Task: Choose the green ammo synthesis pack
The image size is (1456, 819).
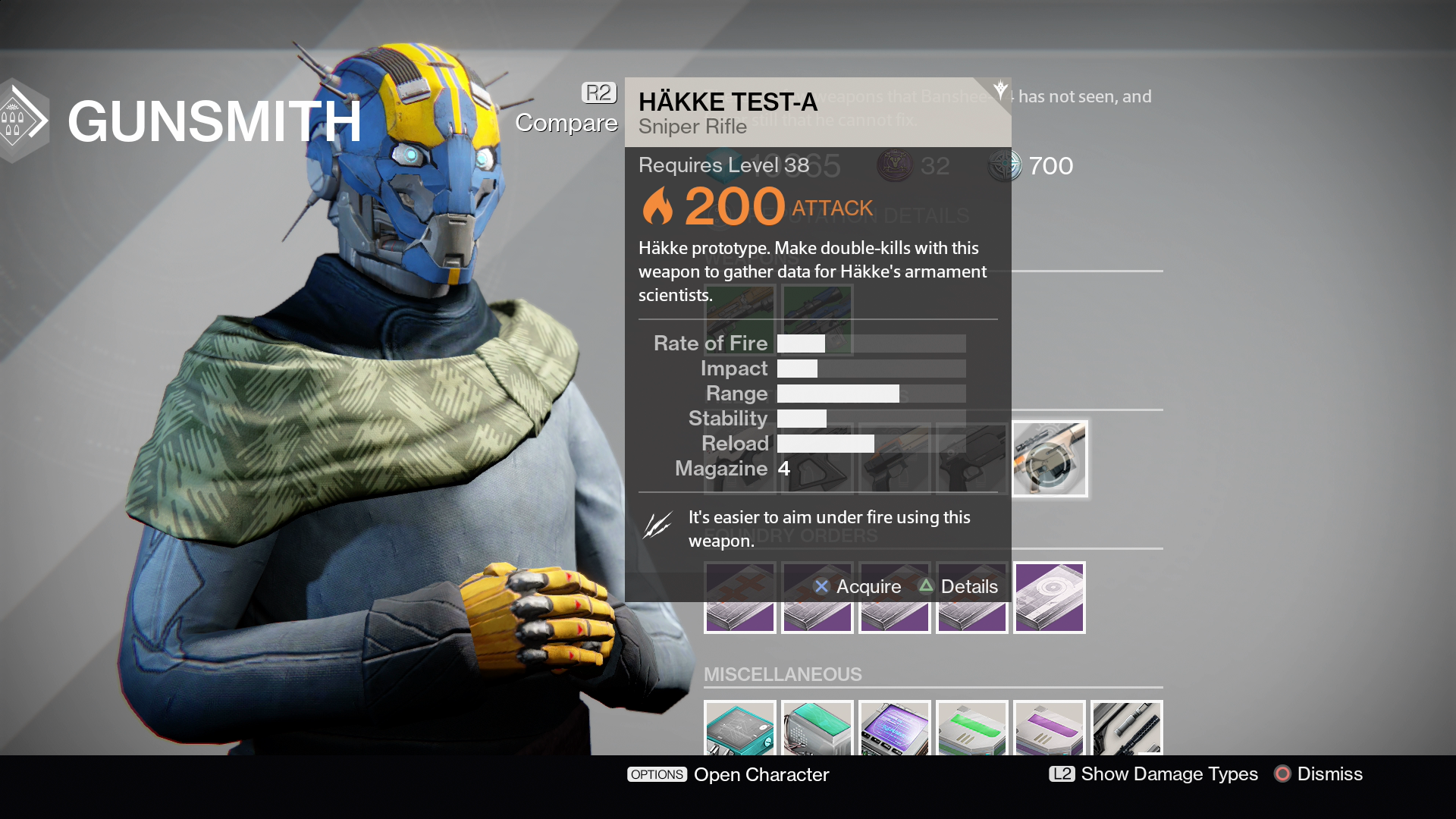Action: 972,729
